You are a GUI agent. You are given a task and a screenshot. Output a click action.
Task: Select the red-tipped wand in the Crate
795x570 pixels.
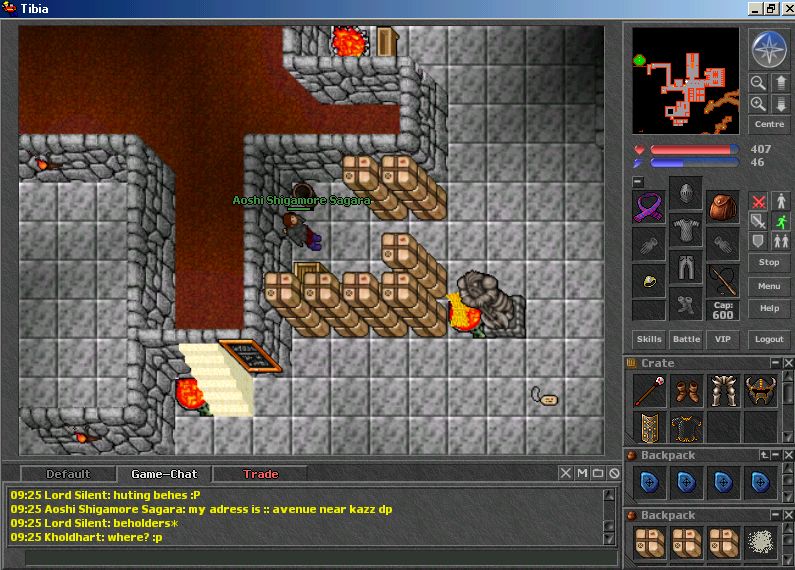[649, 390]
